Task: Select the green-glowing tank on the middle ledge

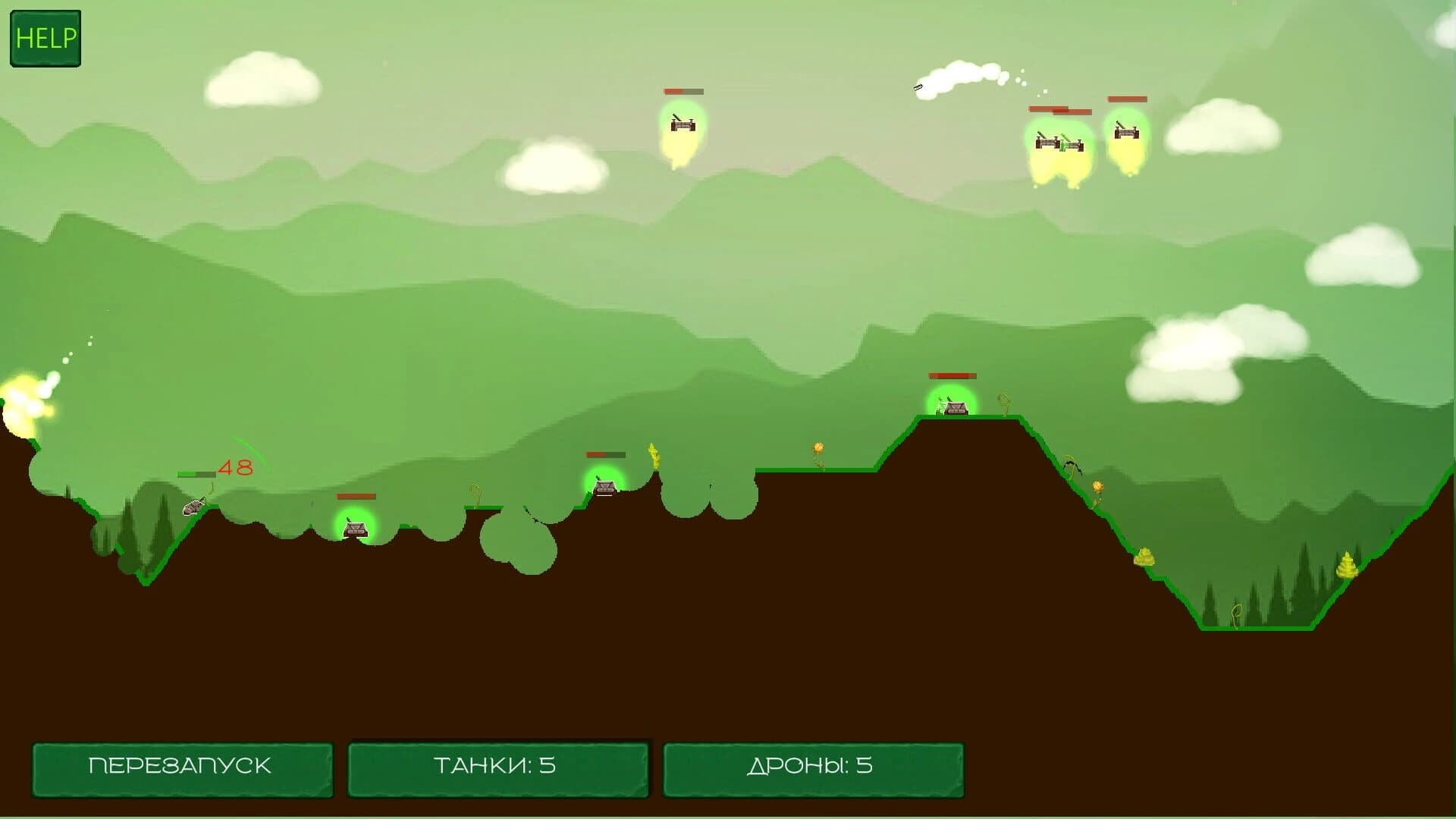Action: point(604,489)
